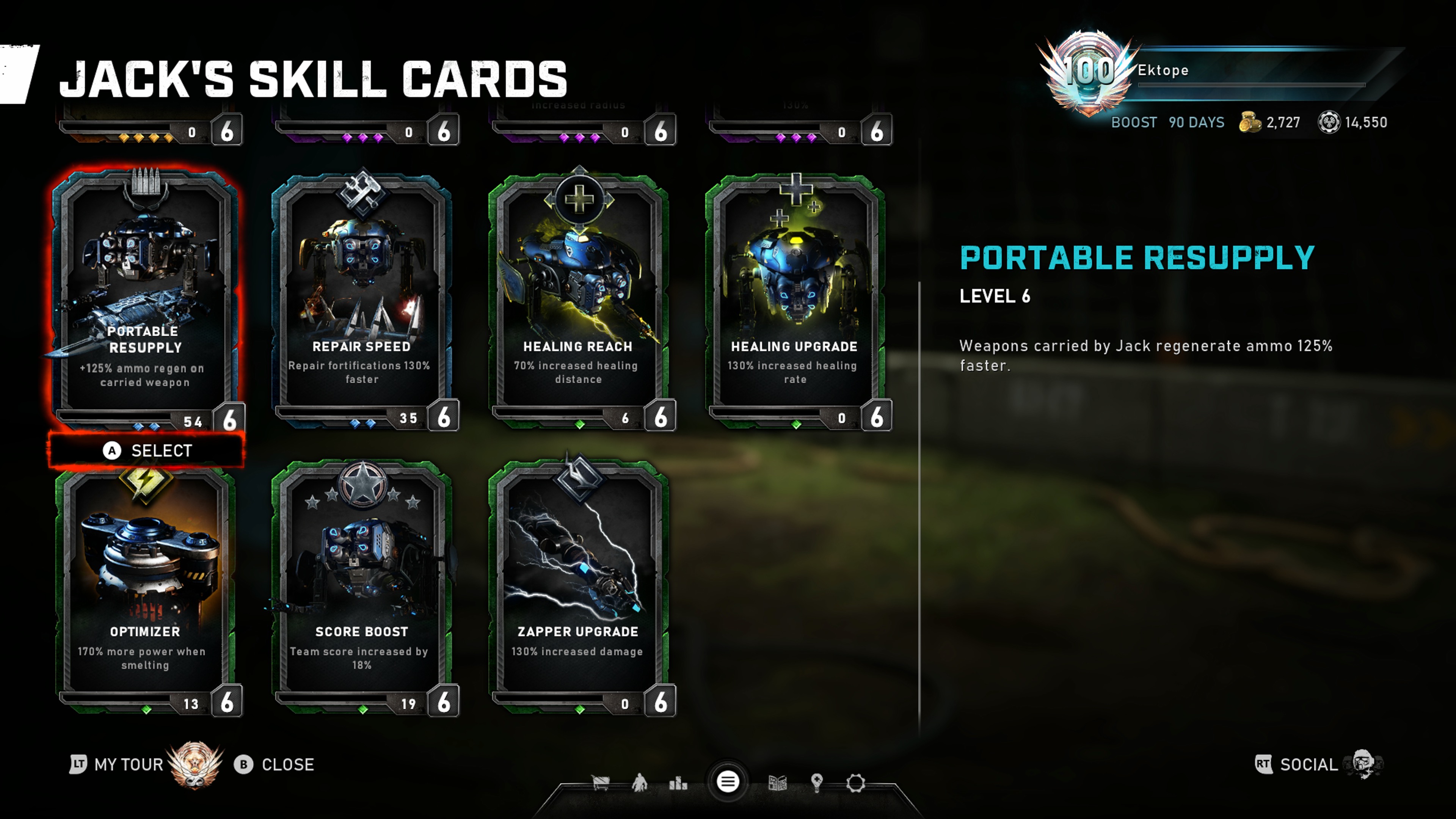
Task: Open the news newspaper icon
Action: (x=778, y=783)
